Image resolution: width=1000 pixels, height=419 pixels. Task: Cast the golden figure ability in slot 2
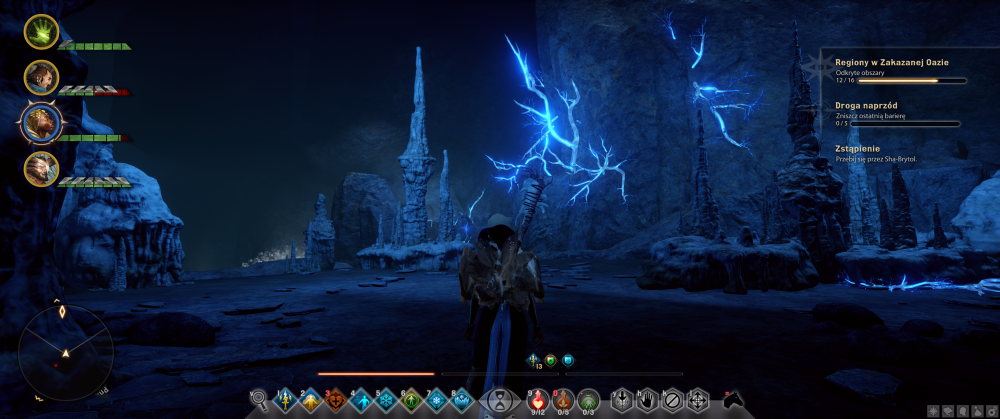[310, 401]
